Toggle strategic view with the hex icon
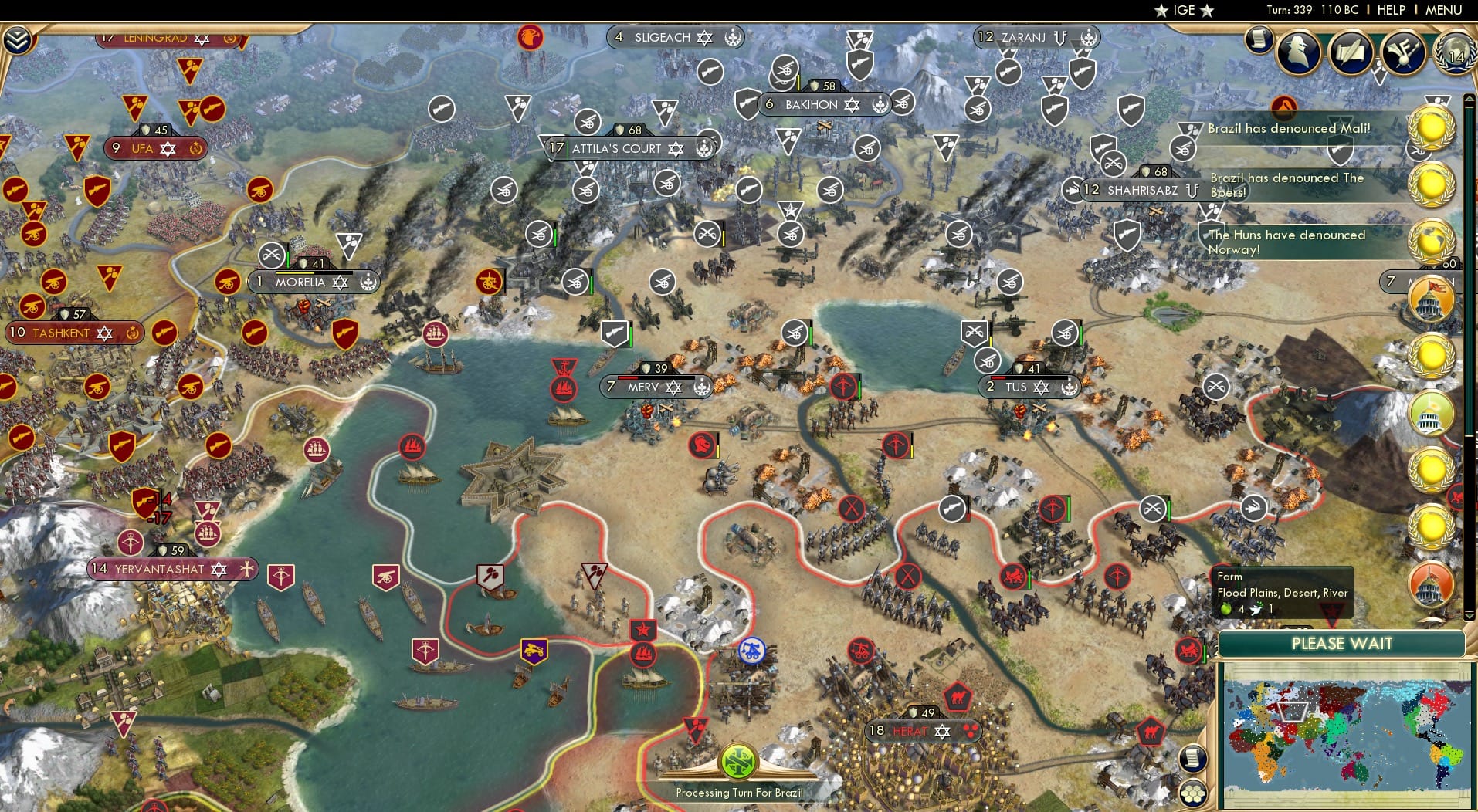This screenshot has height=812, width=1478. pyautogui.click(x=1193, y=793)
